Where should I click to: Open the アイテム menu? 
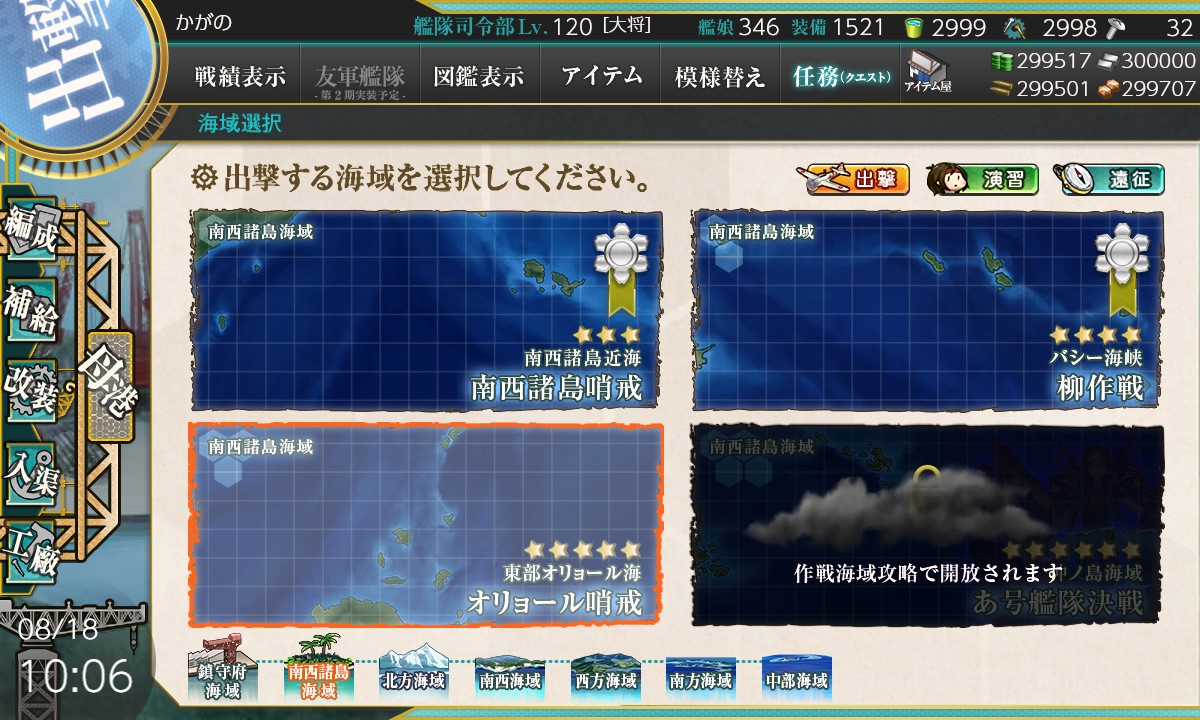coord(601,76)
